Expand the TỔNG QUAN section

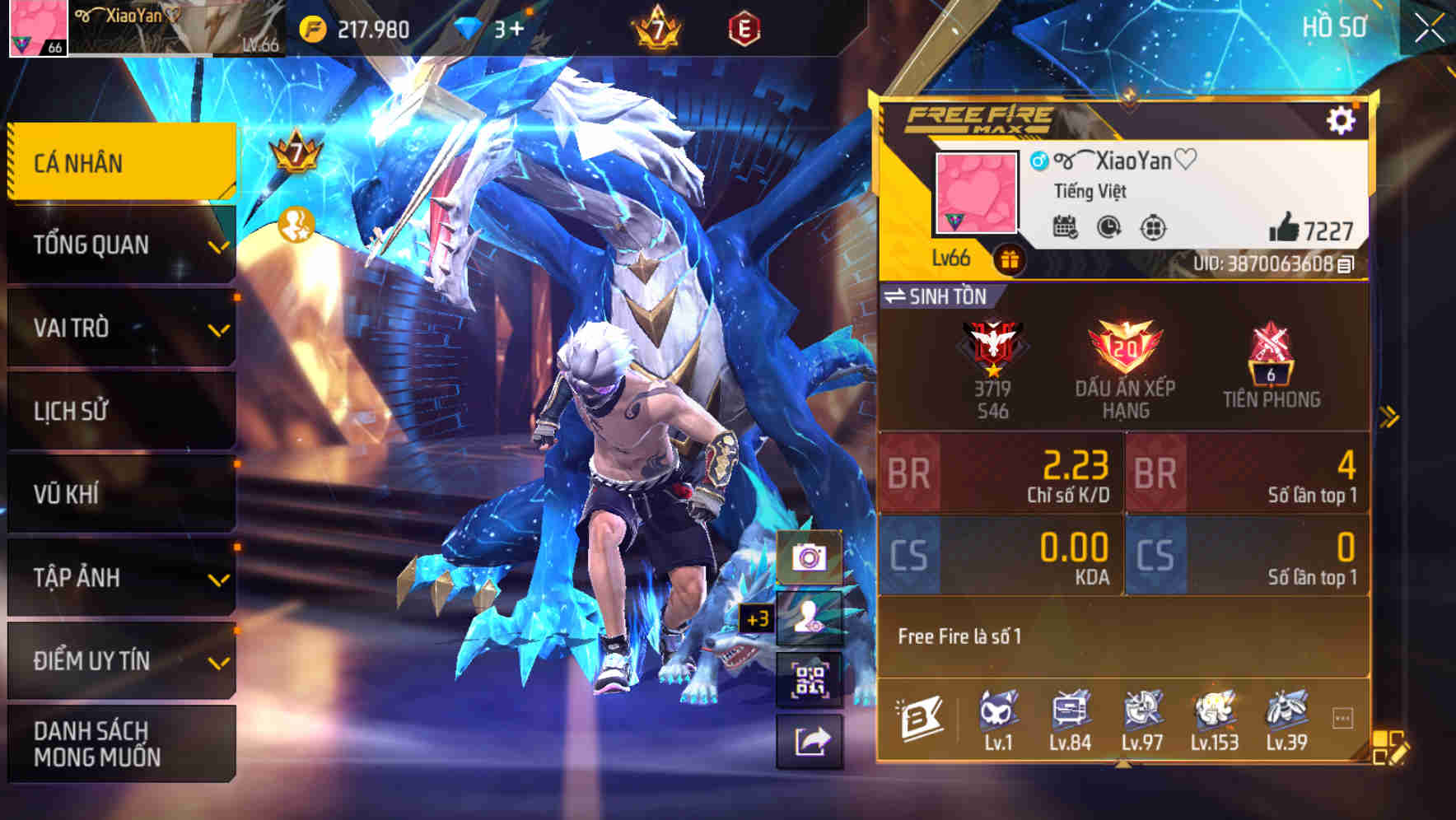click(121, 244)
